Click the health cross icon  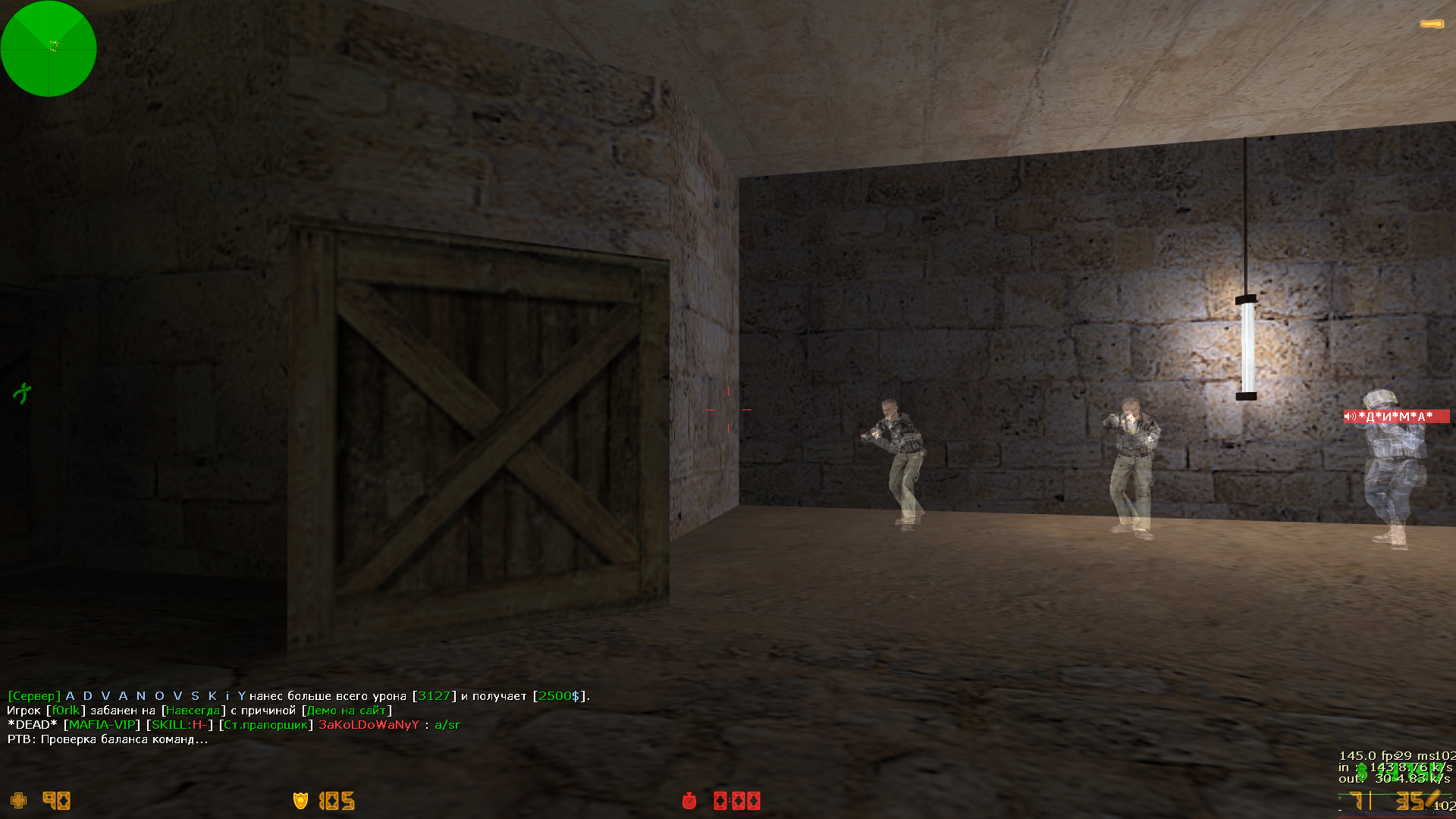[x=18, y=801]
